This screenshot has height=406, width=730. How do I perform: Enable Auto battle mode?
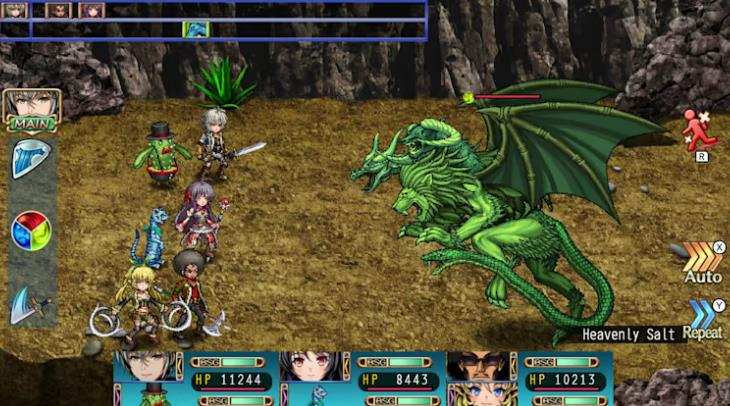(703, 260)
